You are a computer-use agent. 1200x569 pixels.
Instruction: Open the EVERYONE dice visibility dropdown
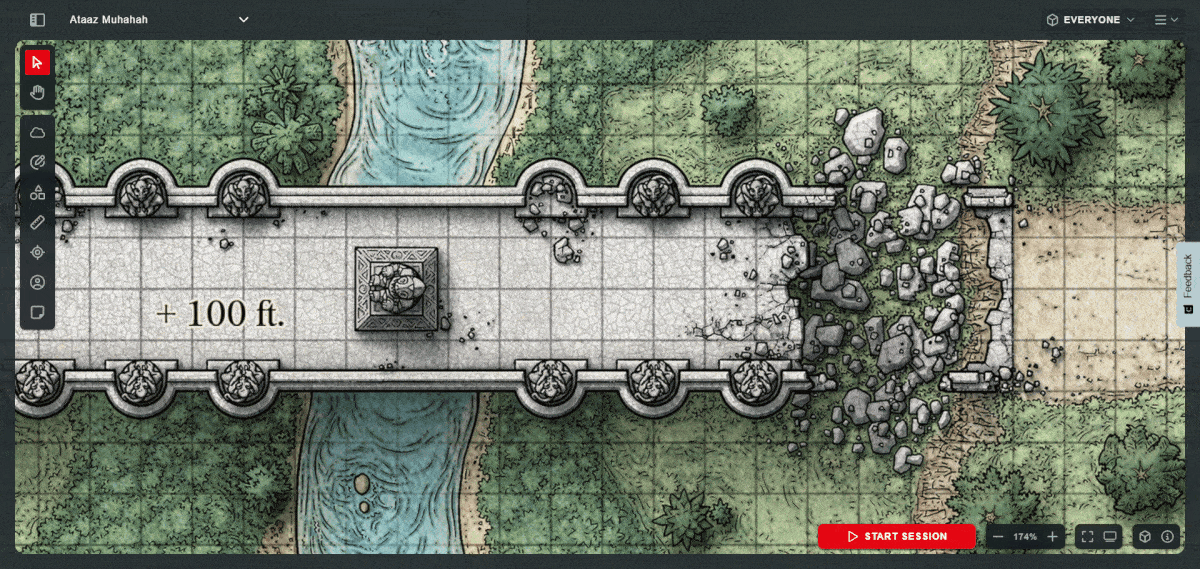coord(1090,19)
